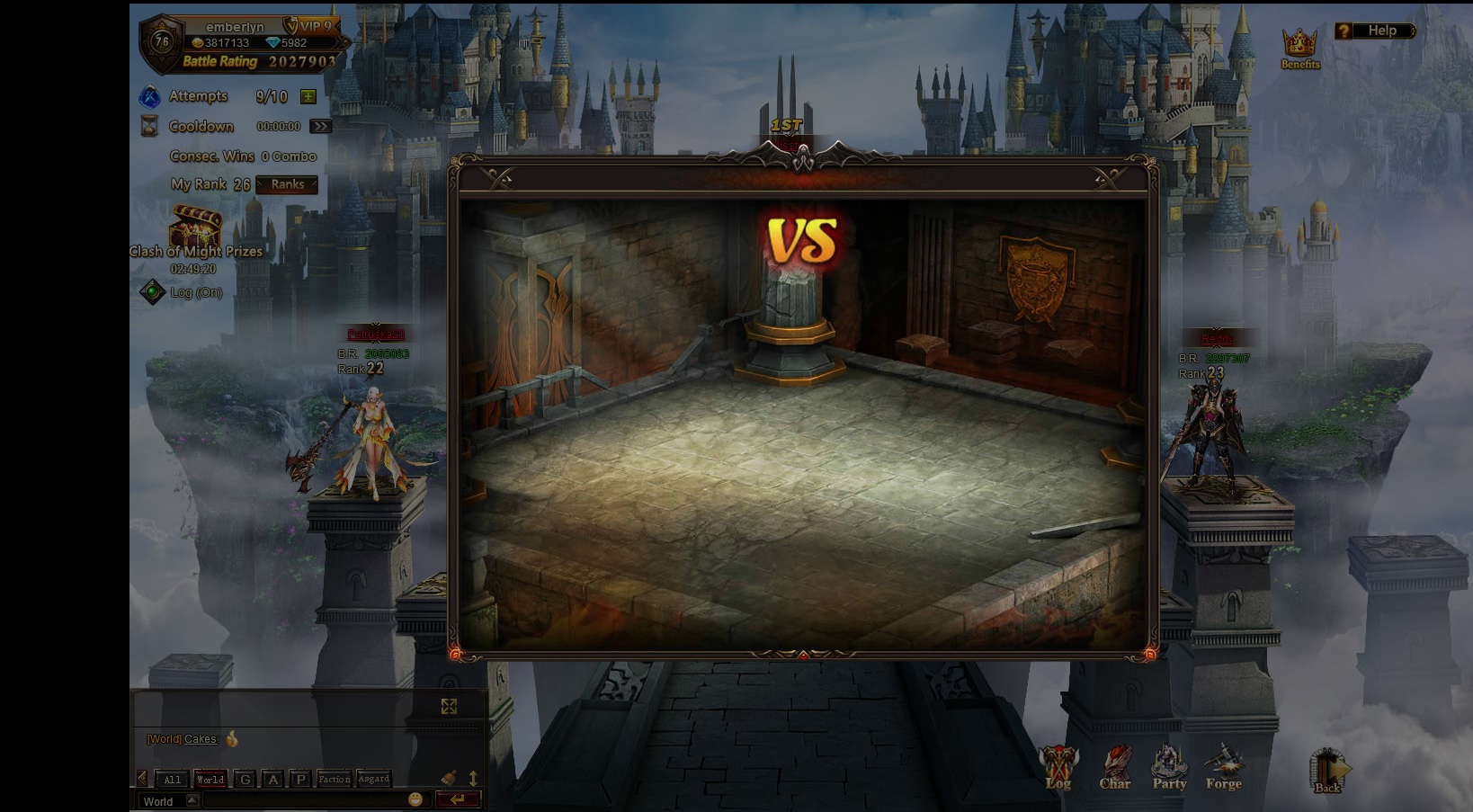Open the Ranks leaderboard
Image resolution: width=1473 pixels, height=812 pixels.
click(288, 184)
